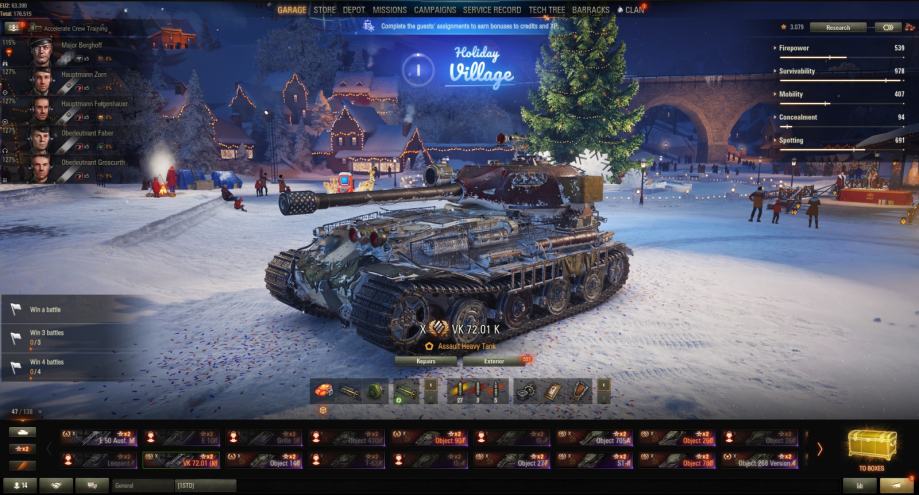
Task: Open the Exterior customization button
Action: coord(494,360)
